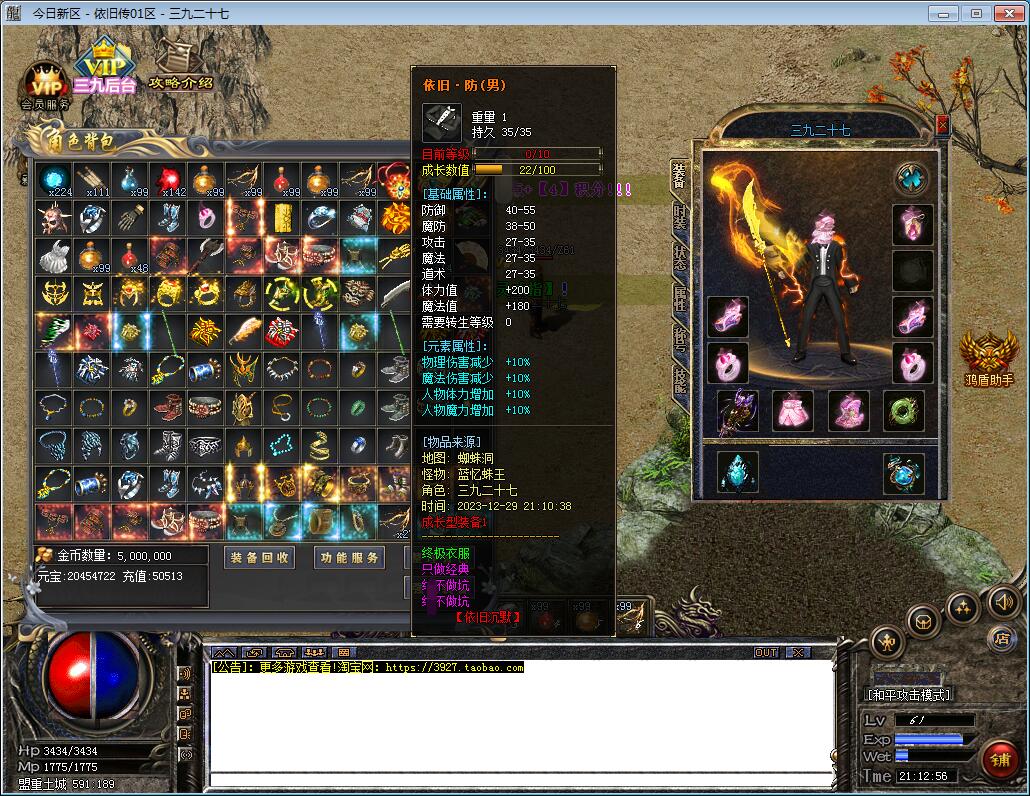Open the red 铺 stall button
This screenshot has width=1030, height=796.
click(x=999, y=759)
